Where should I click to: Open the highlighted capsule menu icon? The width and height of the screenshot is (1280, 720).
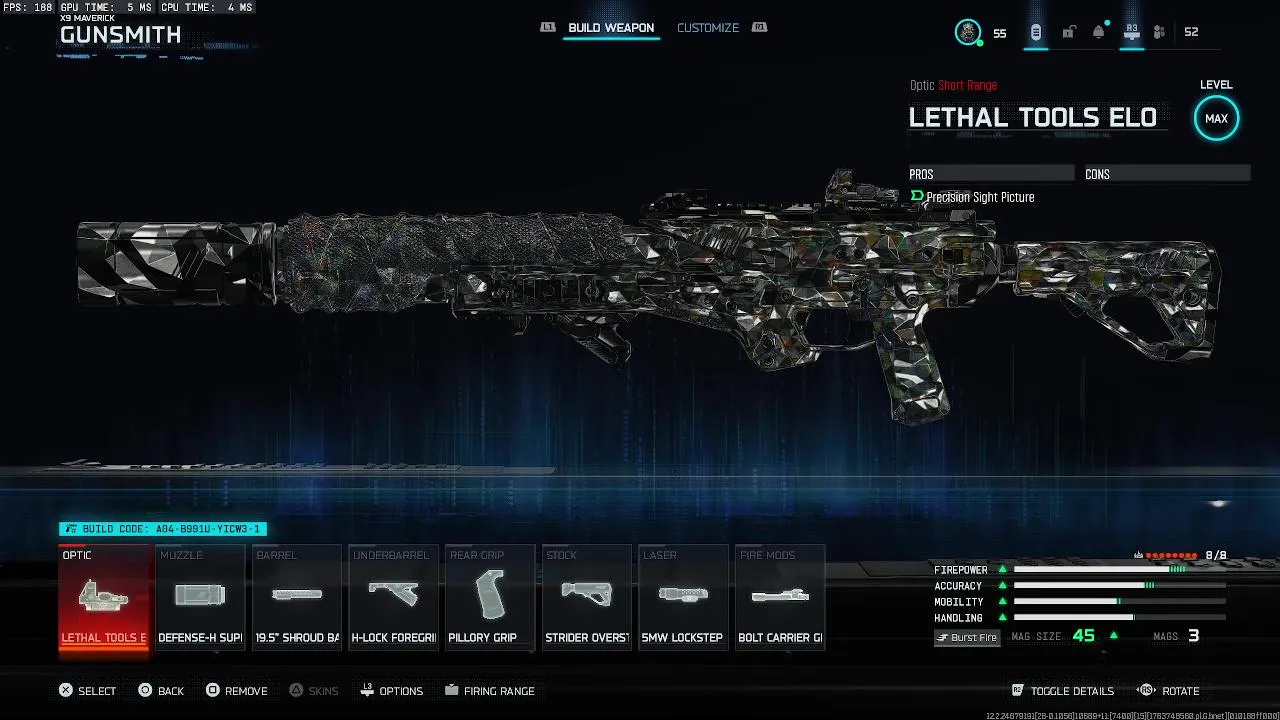point(1036,32)
